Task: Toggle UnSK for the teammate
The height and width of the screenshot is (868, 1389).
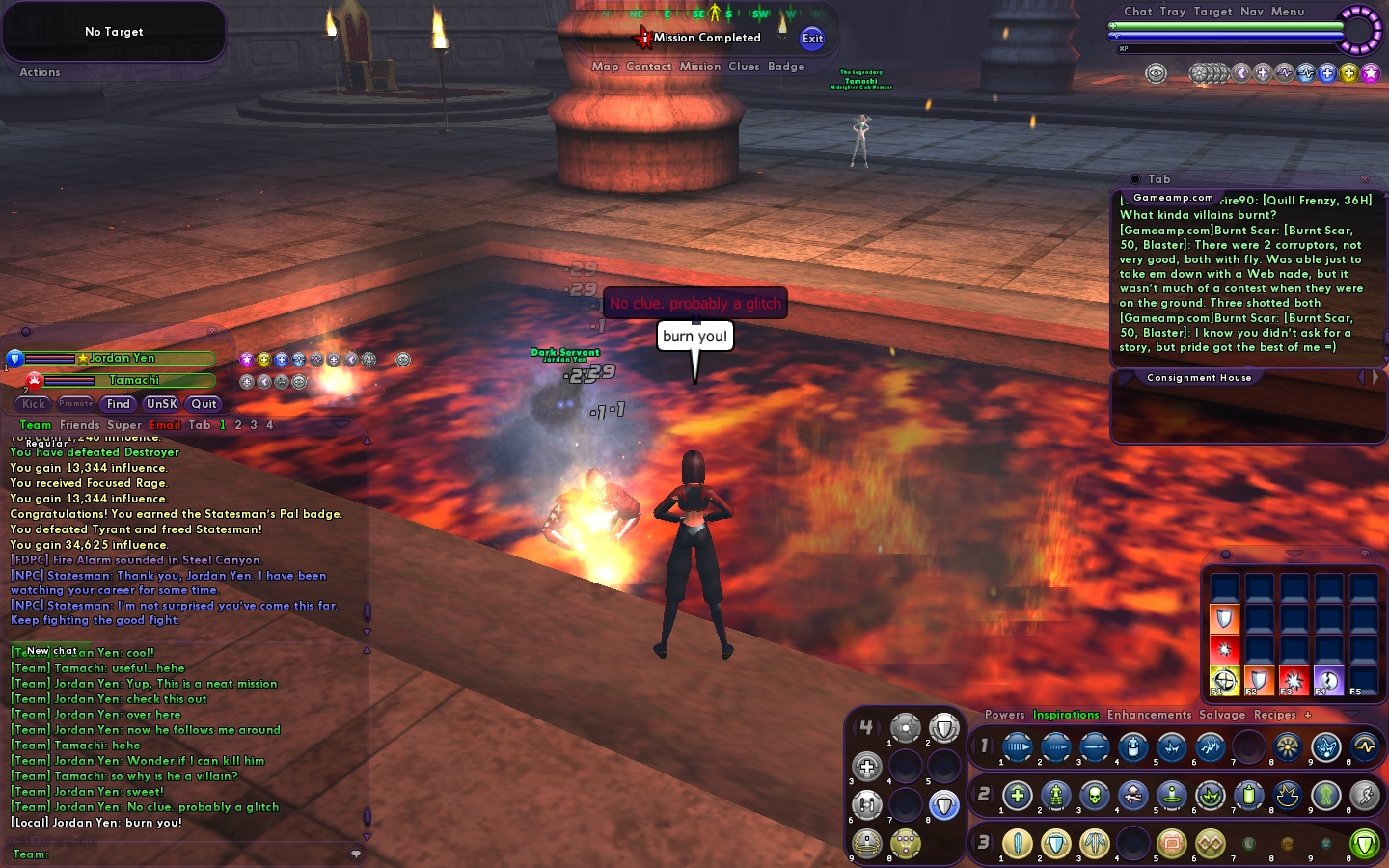Action: coord(161,404)
